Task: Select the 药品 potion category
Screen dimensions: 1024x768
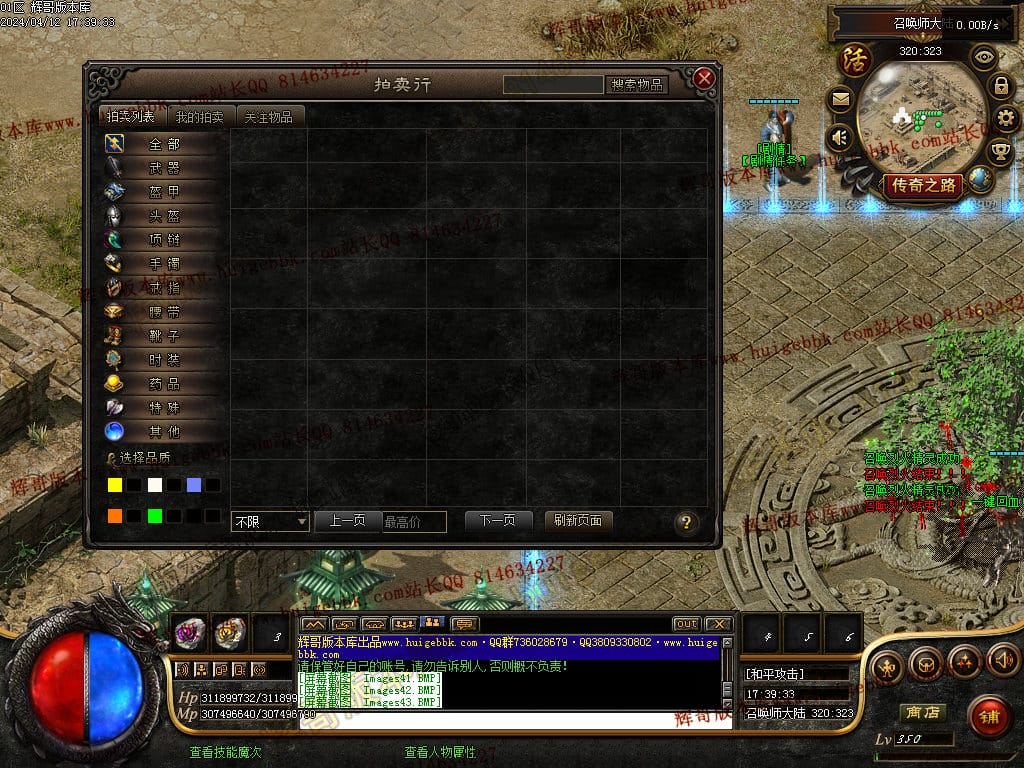Action: (x=163, y=384)
